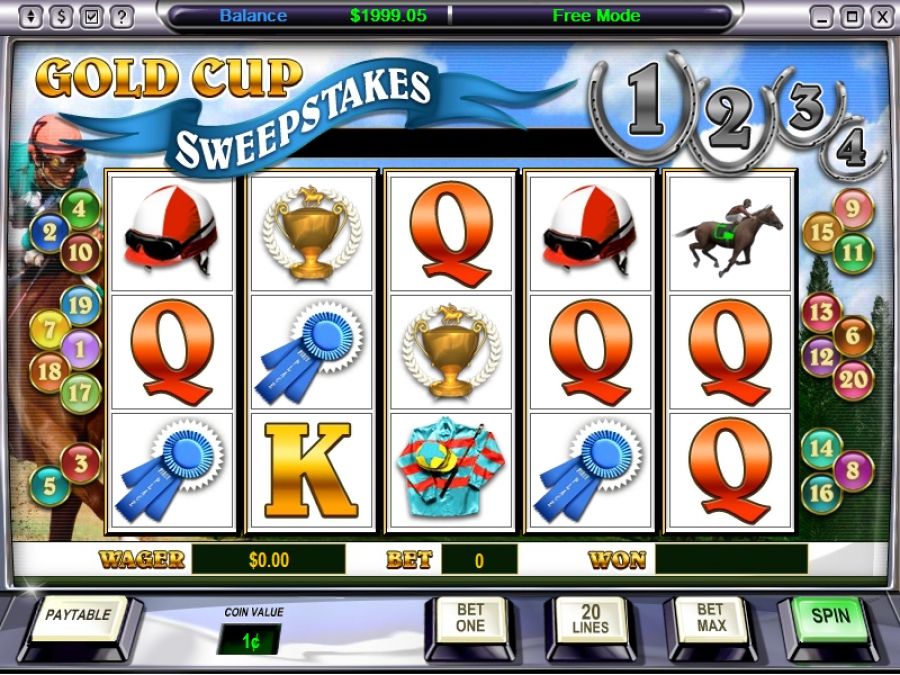Spin the reels with the green SPIN button
This screenshot has height=675, width=900.
tap(830, 617)
